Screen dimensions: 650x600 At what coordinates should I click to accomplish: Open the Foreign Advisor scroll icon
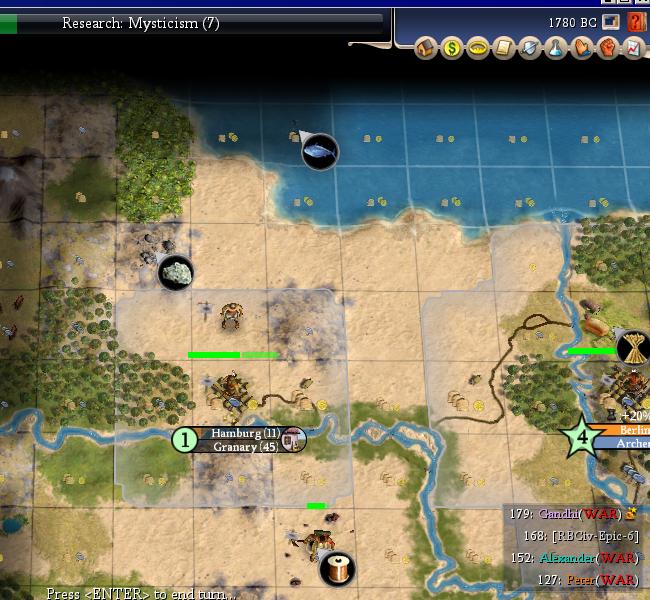(x=504, y=47)
